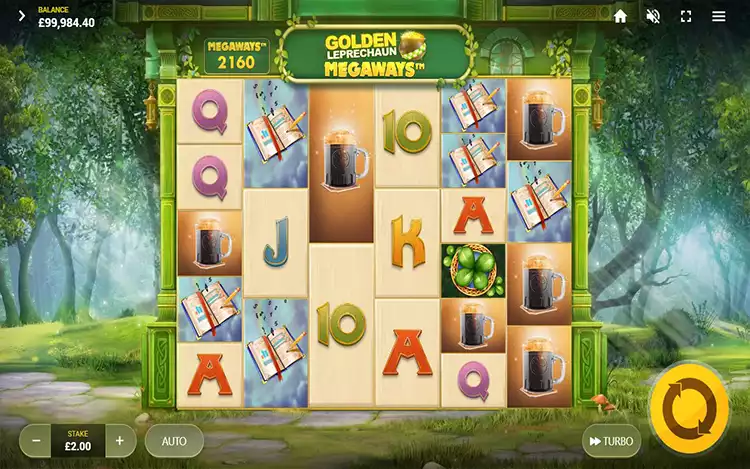
Task: Expand the side panel arrow beside Balance
Action: pos(22,16)
